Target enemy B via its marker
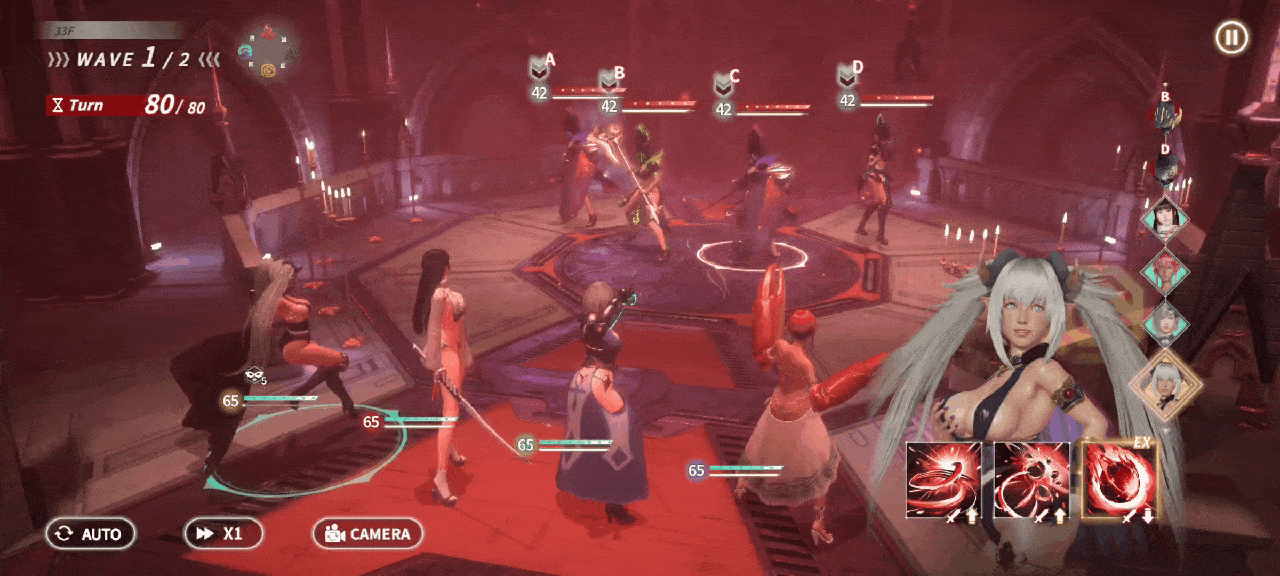Viewport: 1280px width, 576px height. 610,80
